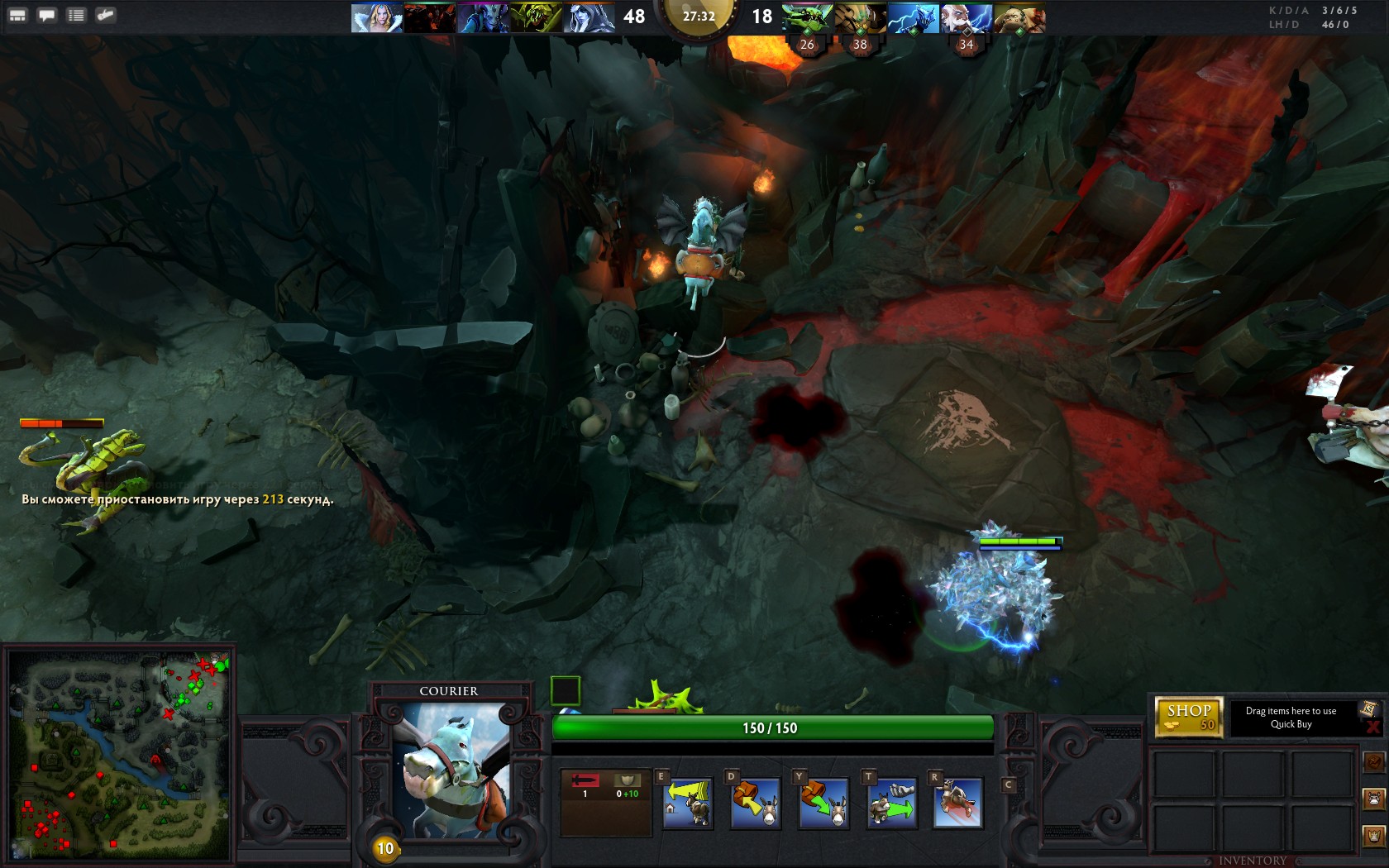Viewport: 1389px width, 868px height.
Task: Use courier Retrieve Items from stash ability
Action: pyautogui.click(x=755, y=803)
